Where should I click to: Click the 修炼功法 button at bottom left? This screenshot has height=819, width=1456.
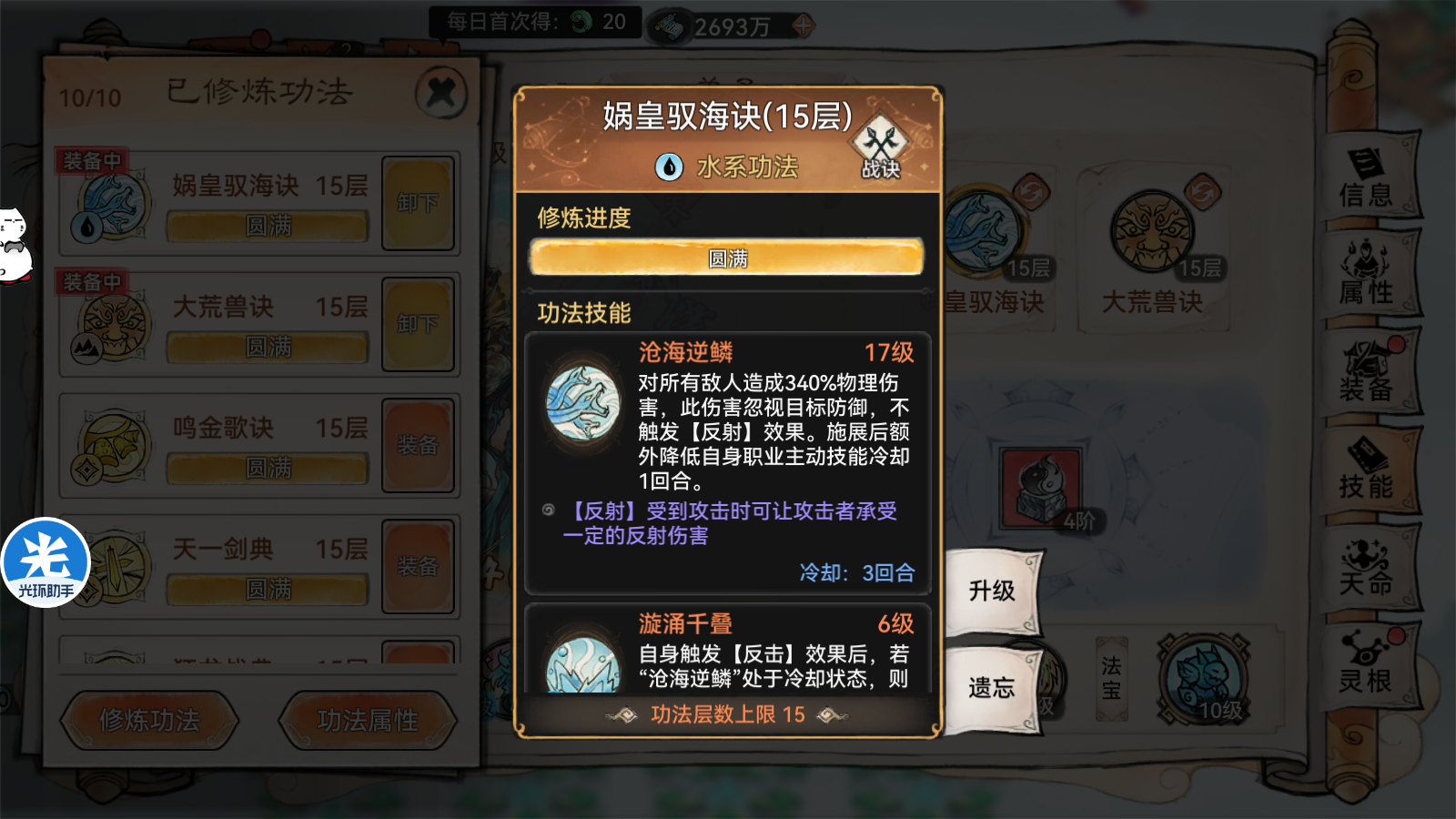click(x=148, y=720)
